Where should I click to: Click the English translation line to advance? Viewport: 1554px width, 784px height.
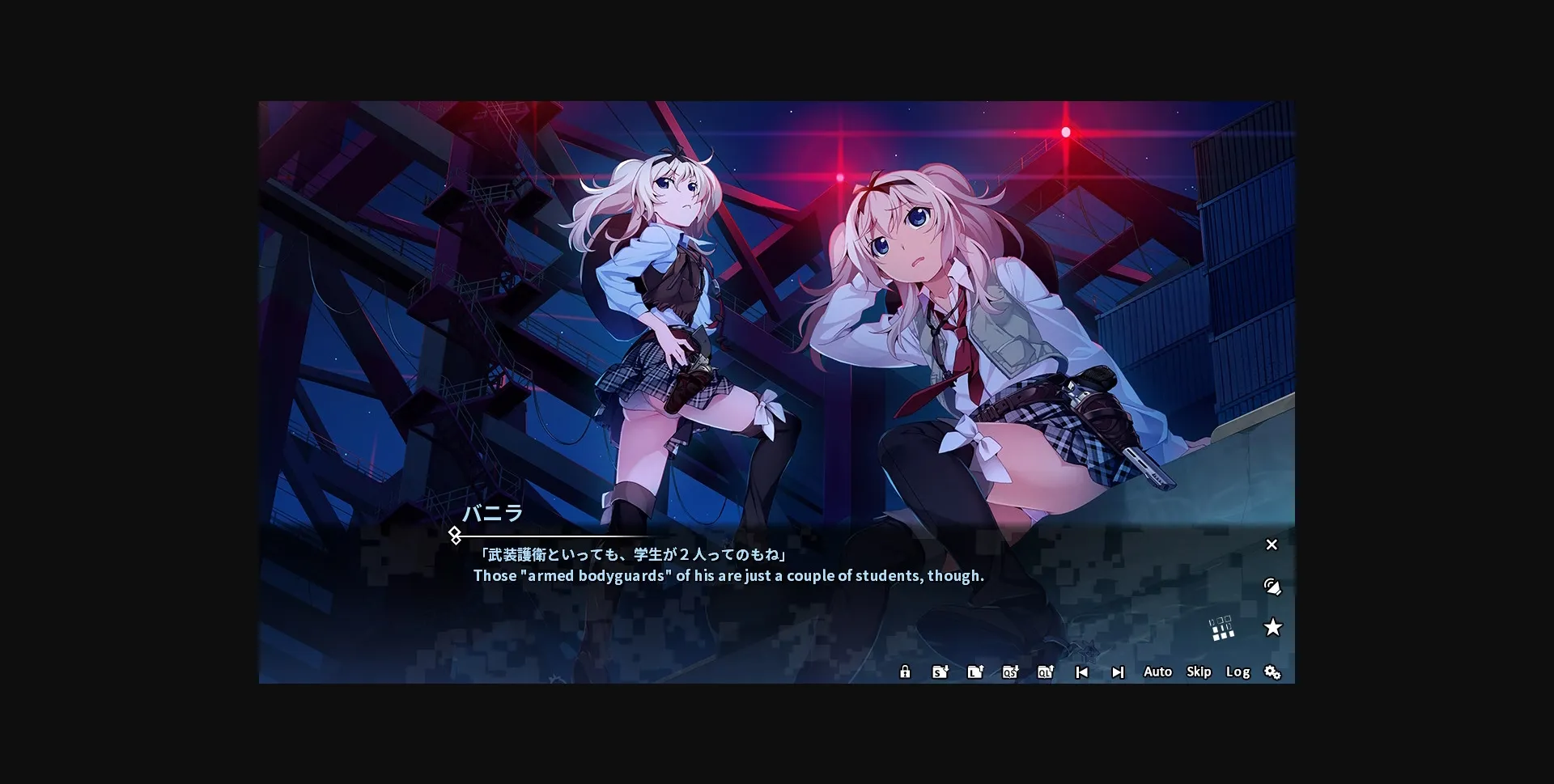(x=727, y=576)
